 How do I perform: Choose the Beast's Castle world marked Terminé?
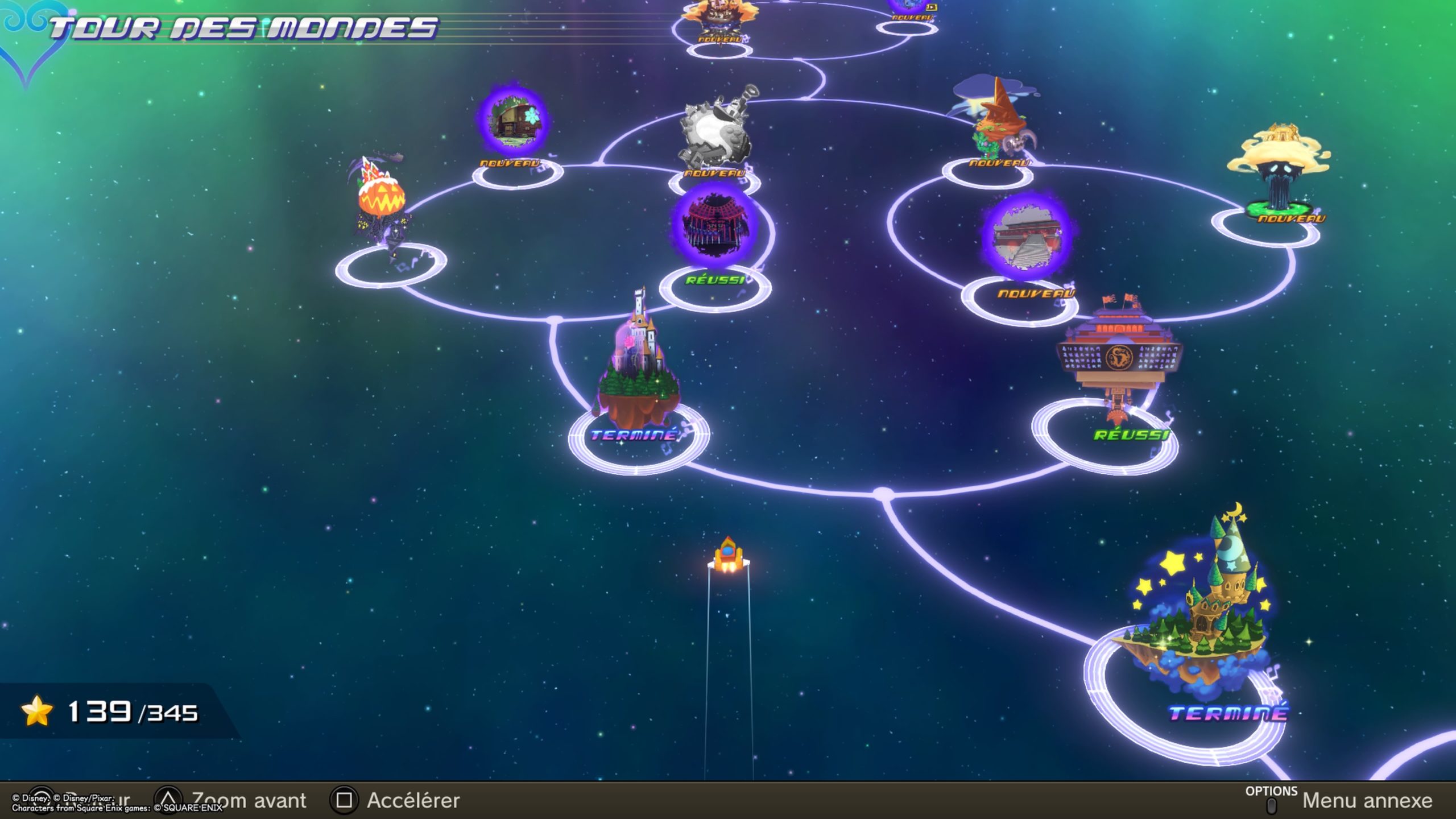638,370
